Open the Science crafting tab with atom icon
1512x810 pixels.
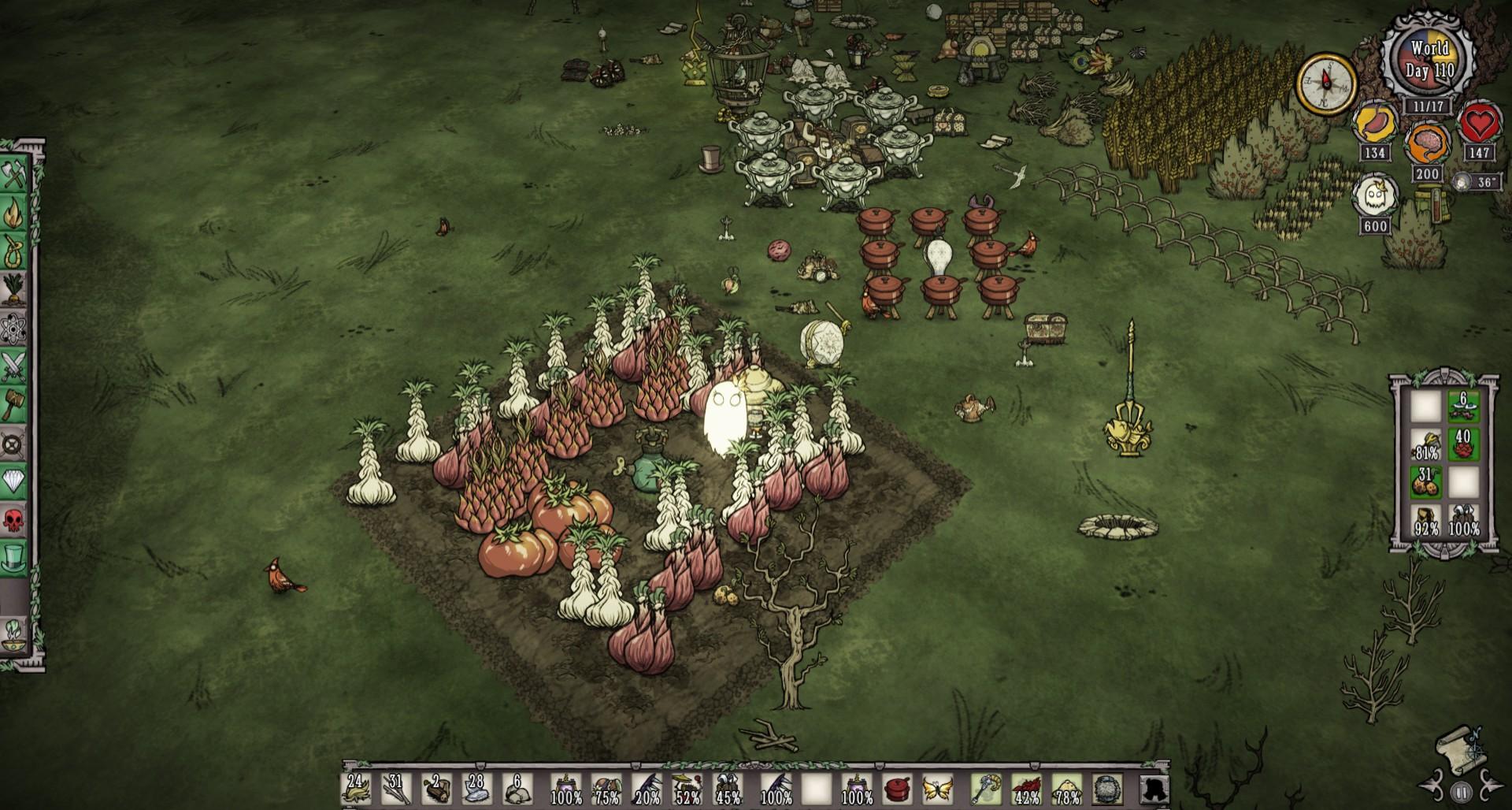(14, 327)
